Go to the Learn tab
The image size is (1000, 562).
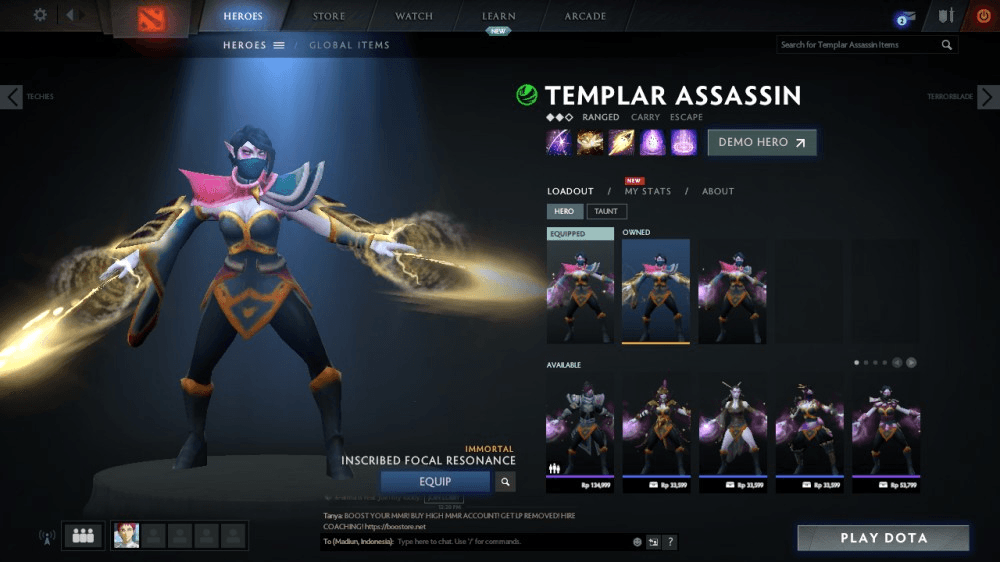point(499,16)
